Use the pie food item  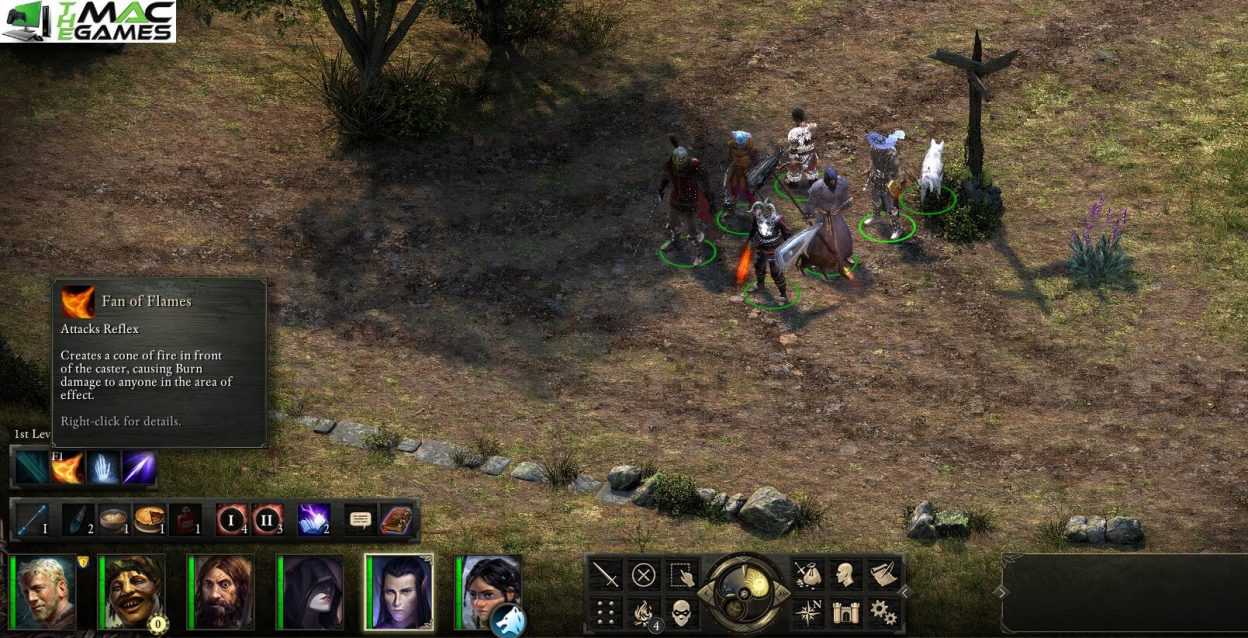tap(150, 520)
